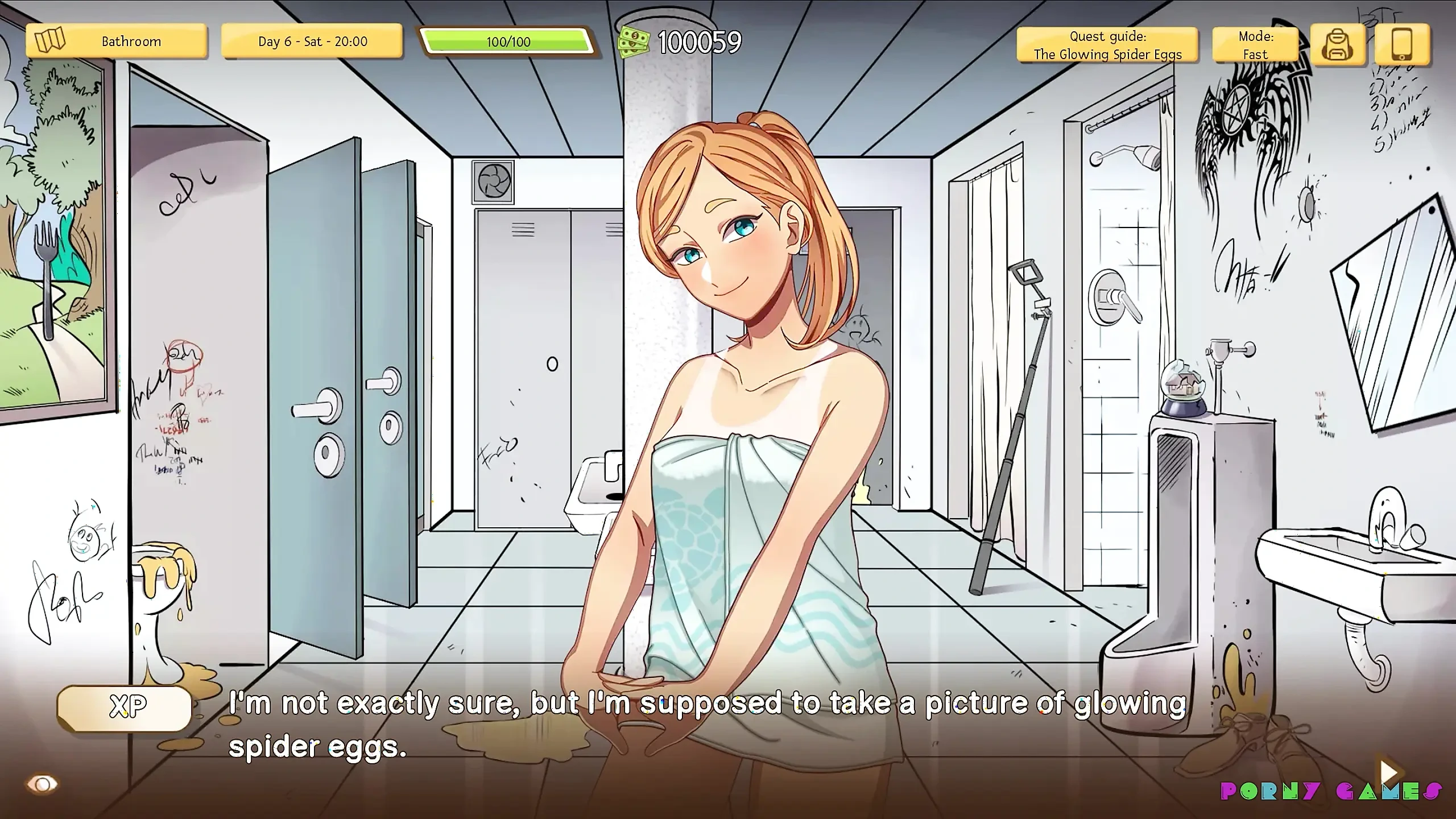Image resolution: width=1456 pixels, height=819 pixels.
Task: Open the backpack inventory
Action: (1338, 44)
